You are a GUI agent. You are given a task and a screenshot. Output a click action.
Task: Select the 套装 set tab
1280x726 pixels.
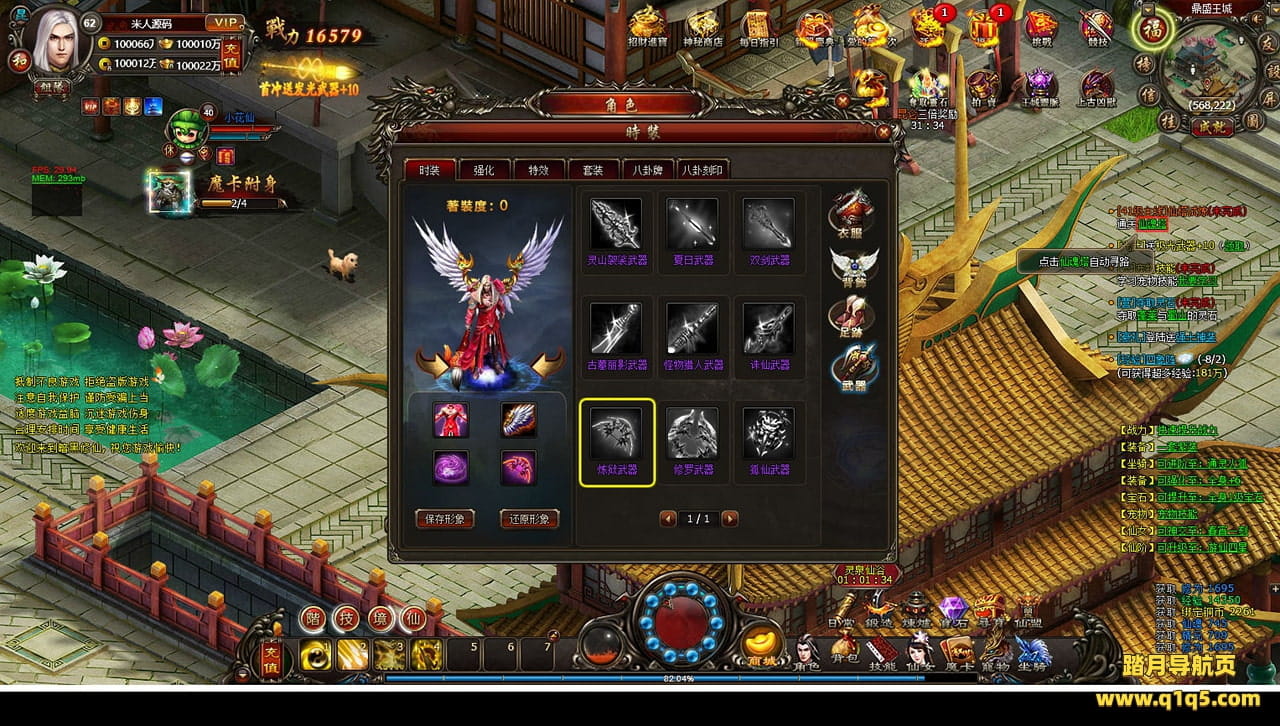(593, 170)
